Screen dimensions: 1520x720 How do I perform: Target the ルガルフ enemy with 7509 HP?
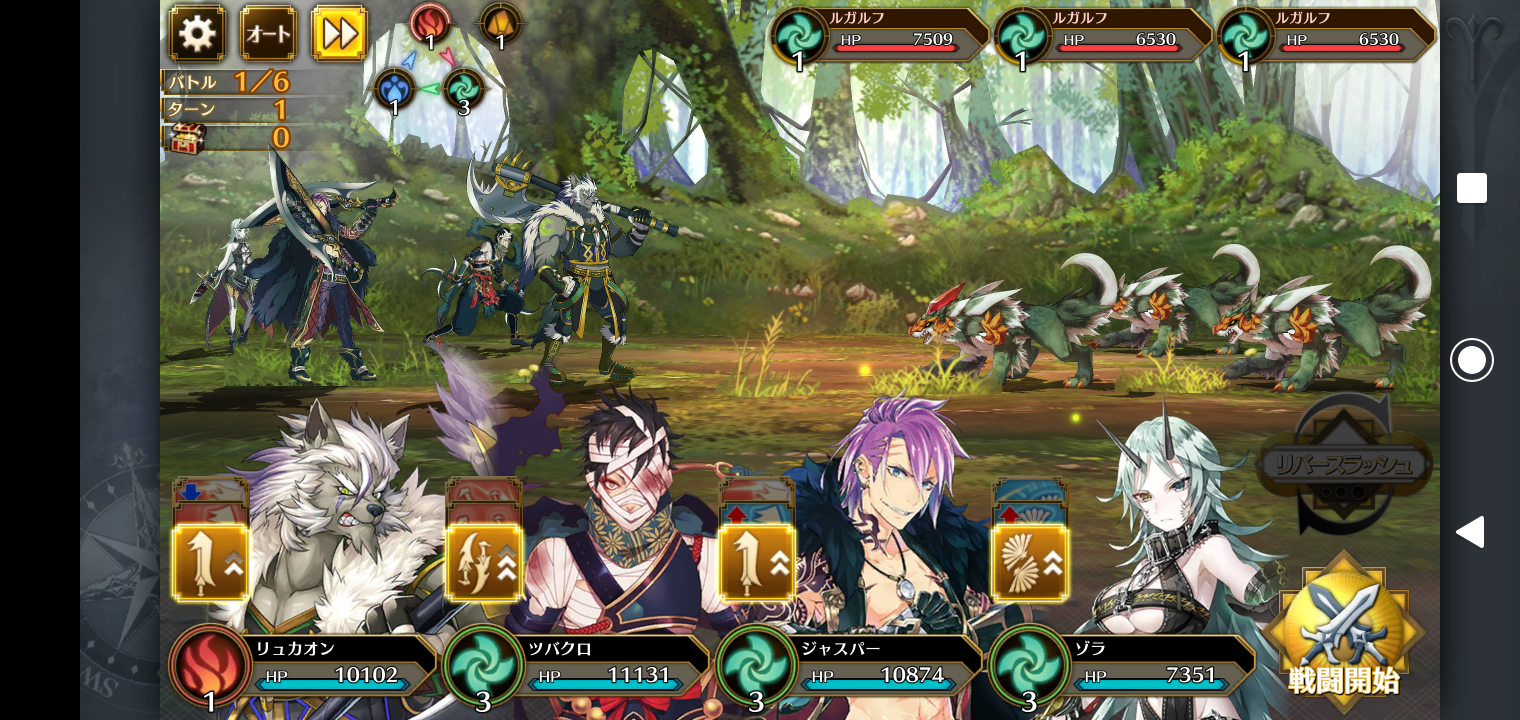point(880,38)
